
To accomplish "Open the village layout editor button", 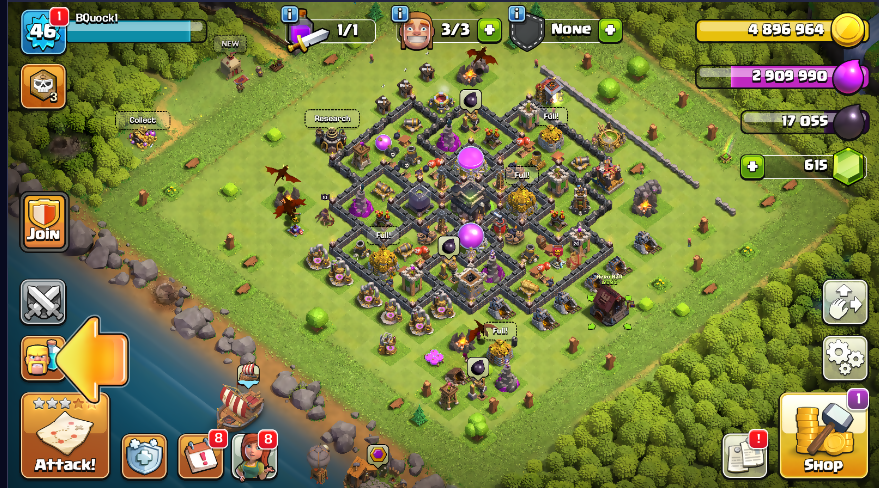I will pos(844,302).
